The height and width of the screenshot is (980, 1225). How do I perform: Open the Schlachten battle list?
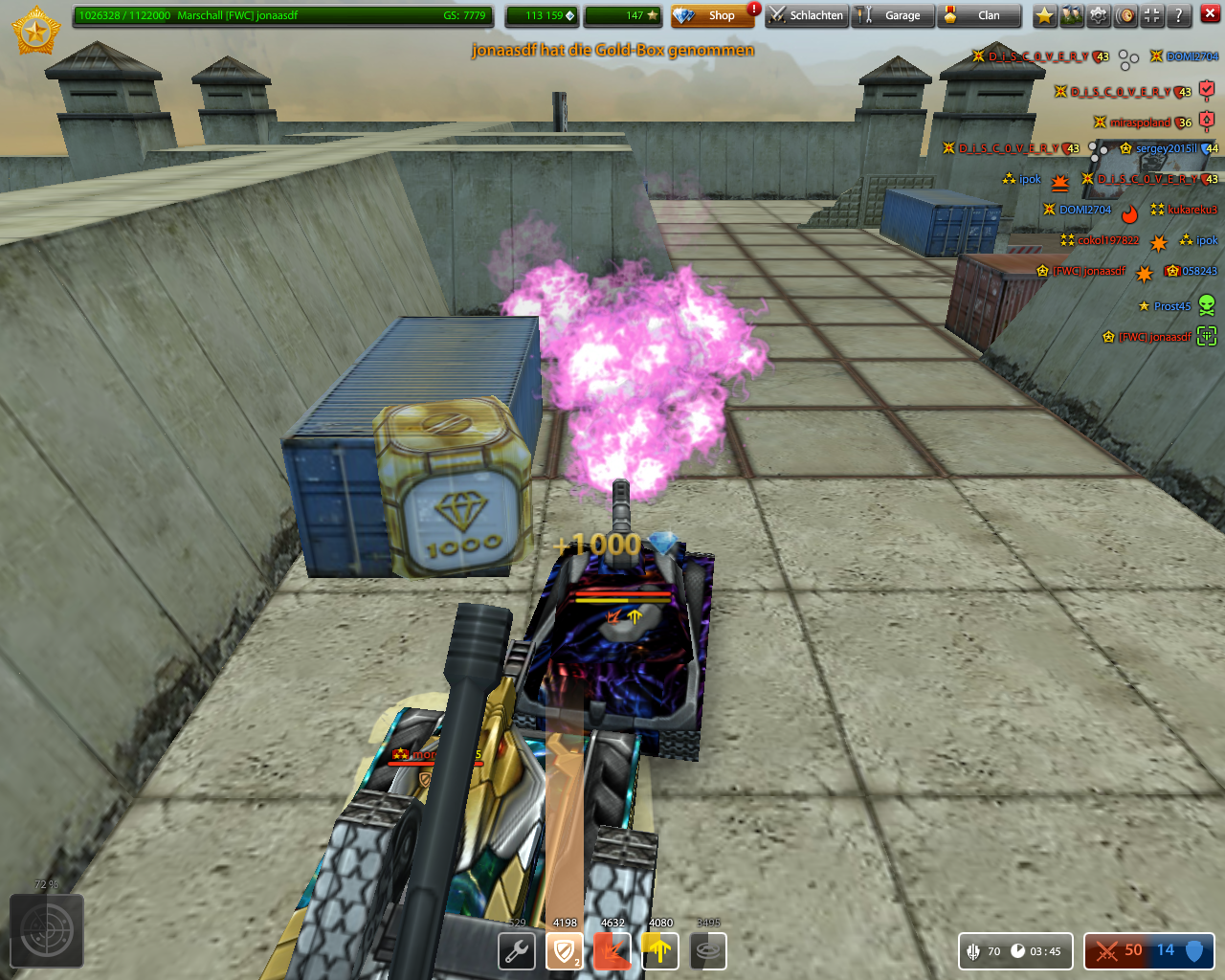coord(807,15)
